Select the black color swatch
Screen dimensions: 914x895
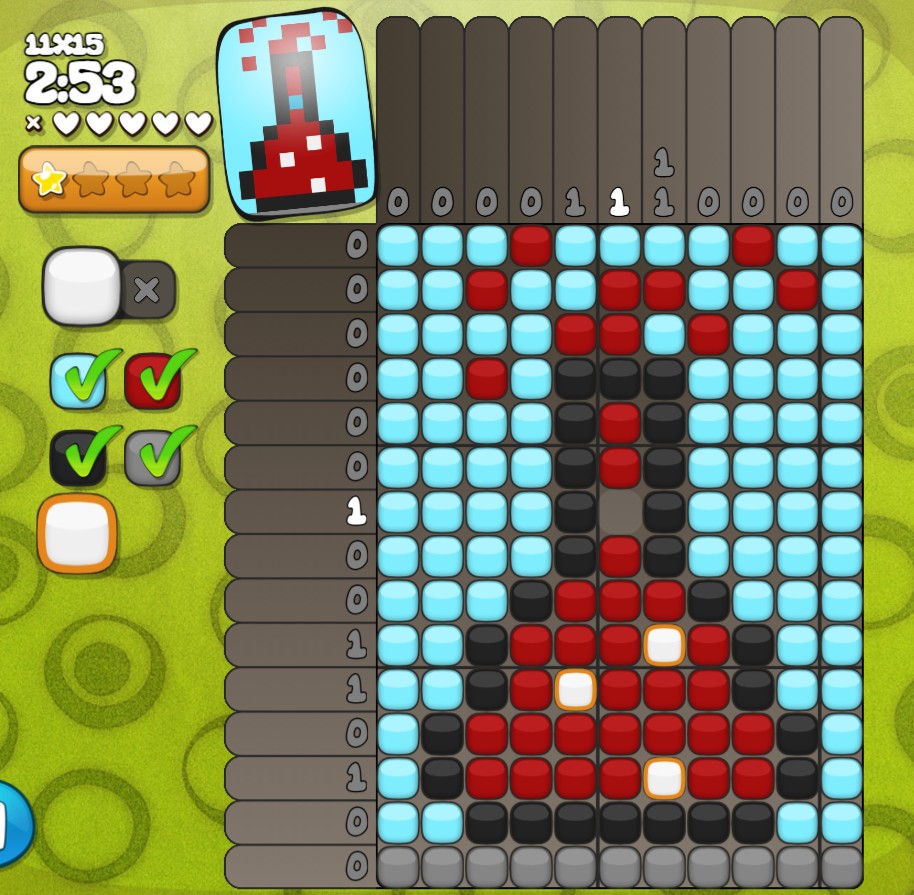[x=78, y=457]
